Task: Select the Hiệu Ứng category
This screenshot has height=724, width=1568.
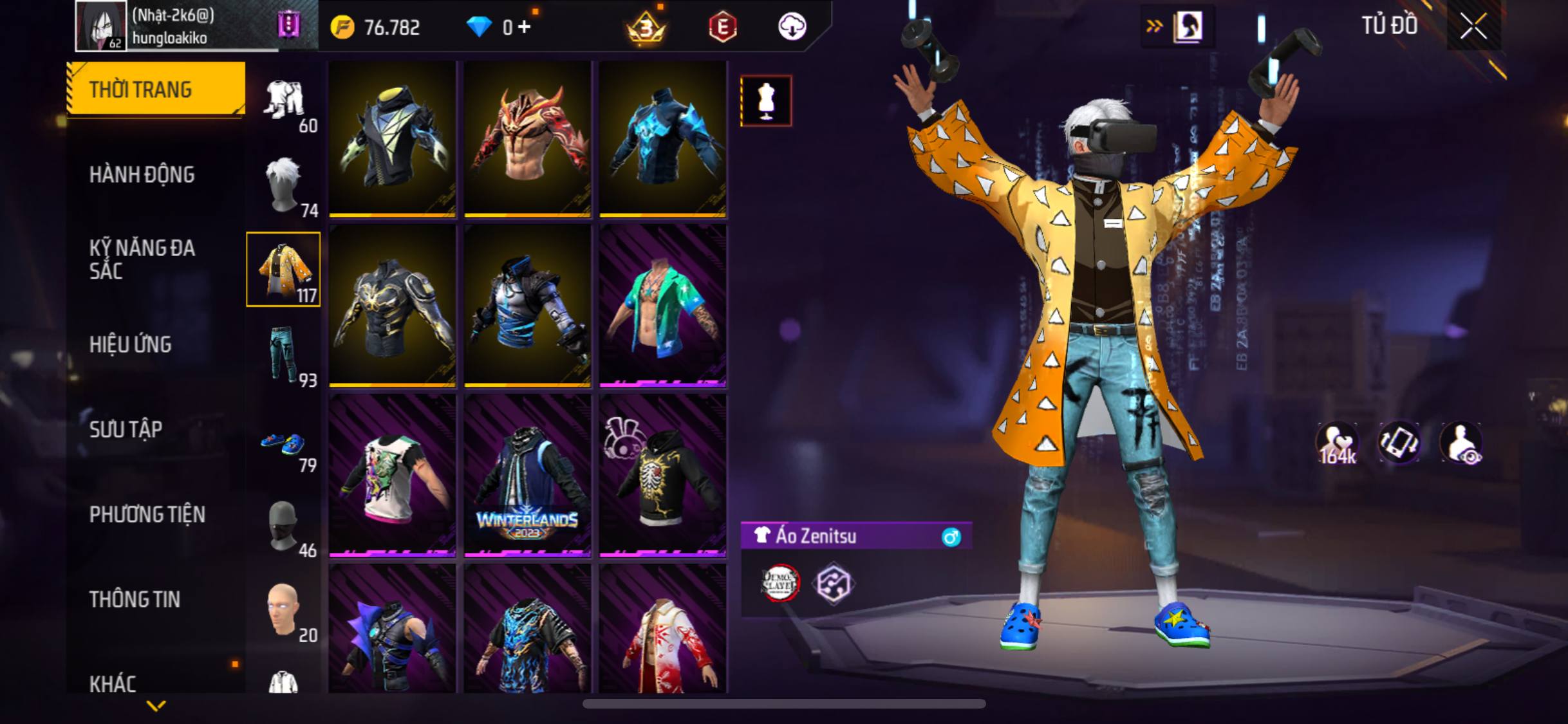Action: click(x=131, y=345)
